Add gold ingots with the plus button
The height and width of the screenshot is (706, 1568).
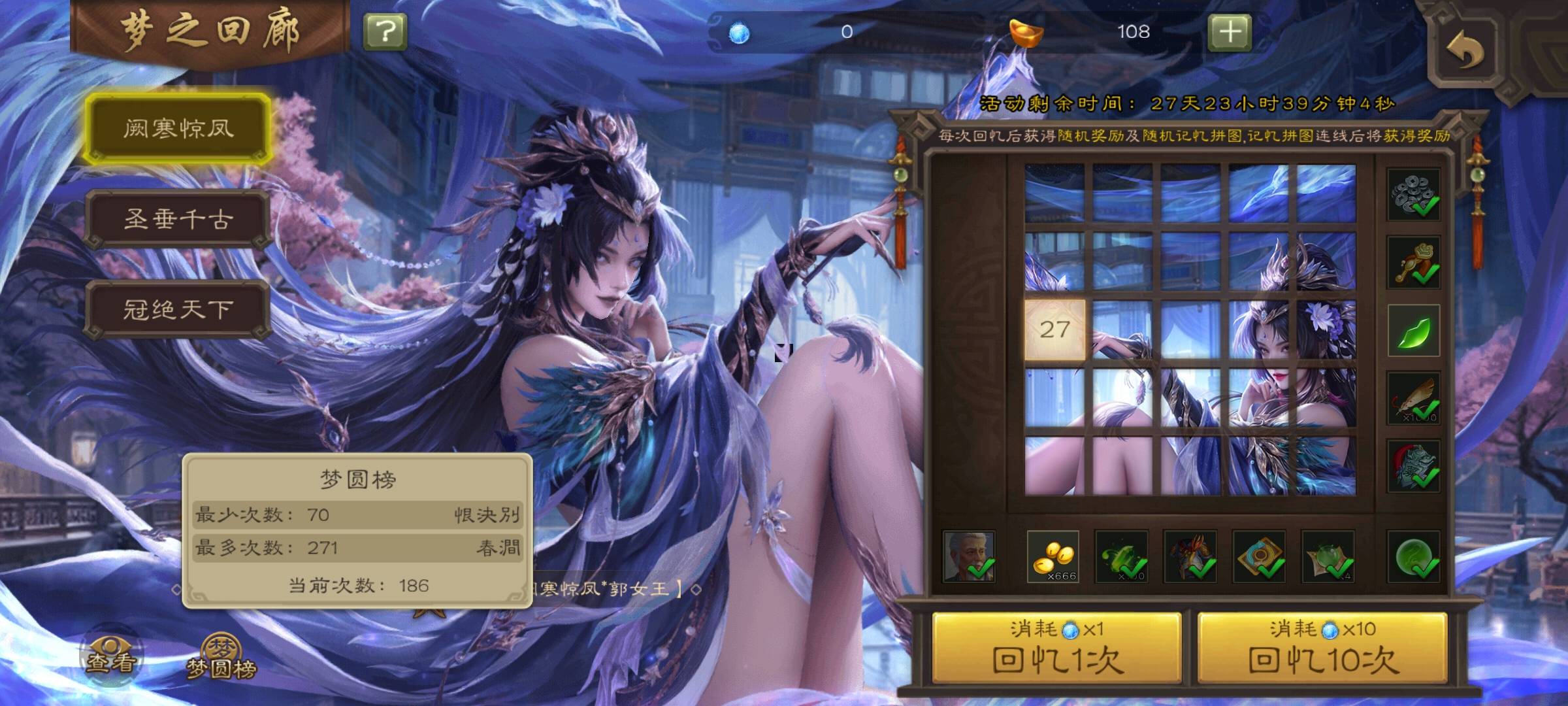coord(1230,31)
